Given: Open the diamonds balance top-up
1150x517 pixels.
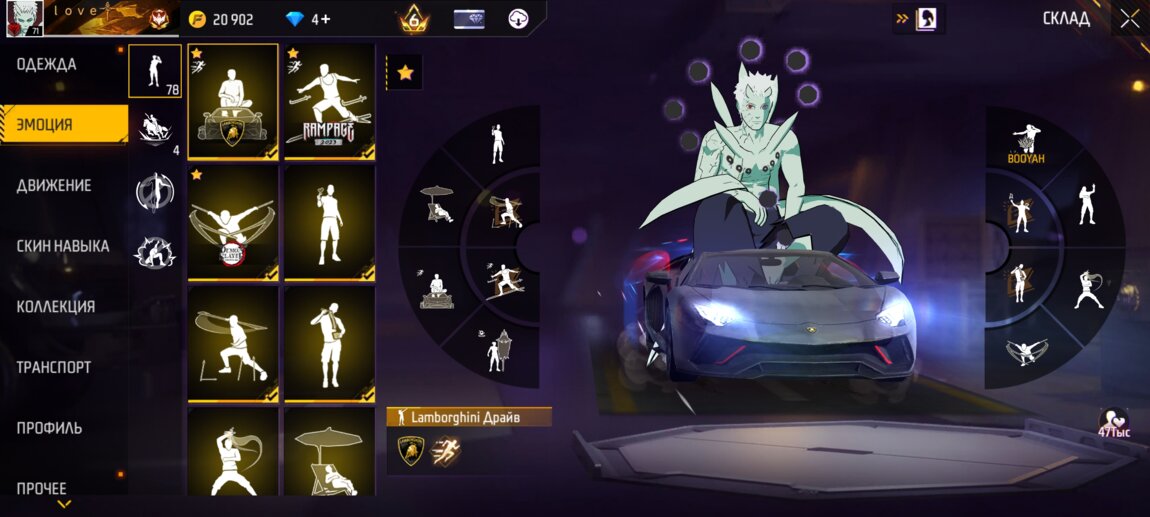Looking at the screenshot, I should pos(308,19).
